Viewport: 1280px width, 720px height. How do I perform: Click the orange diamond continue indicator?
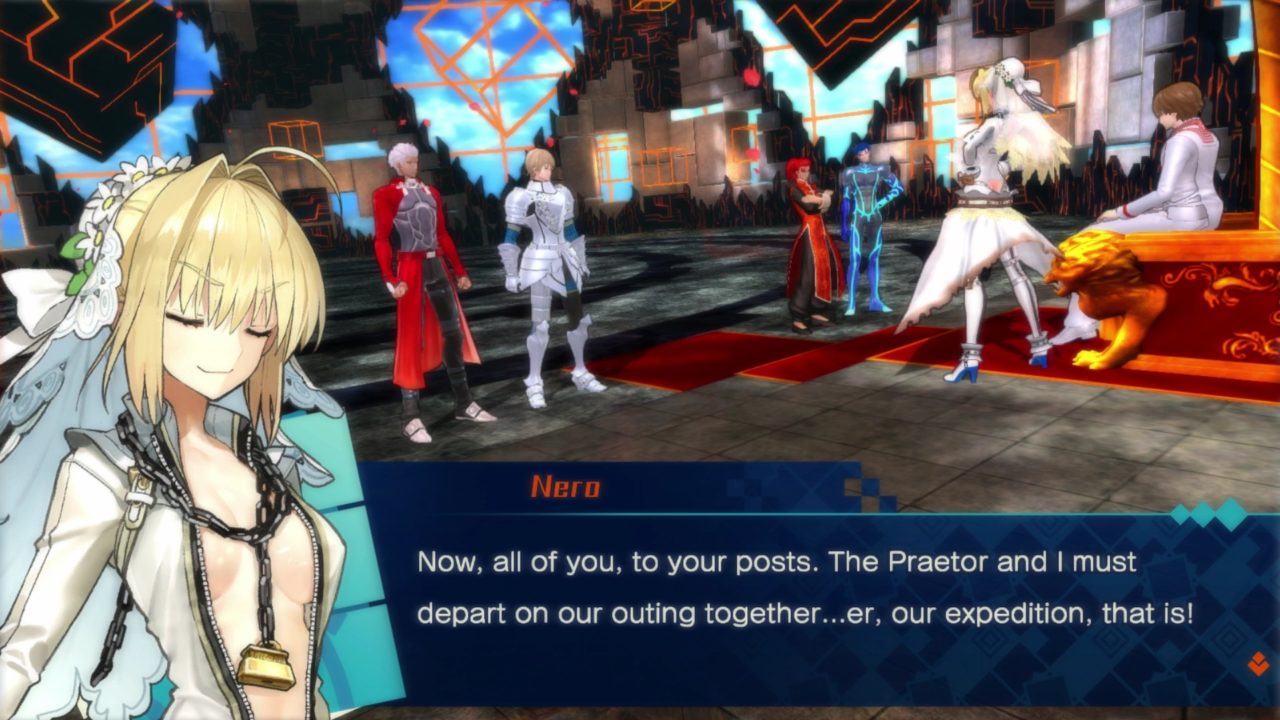(1257, 662)
